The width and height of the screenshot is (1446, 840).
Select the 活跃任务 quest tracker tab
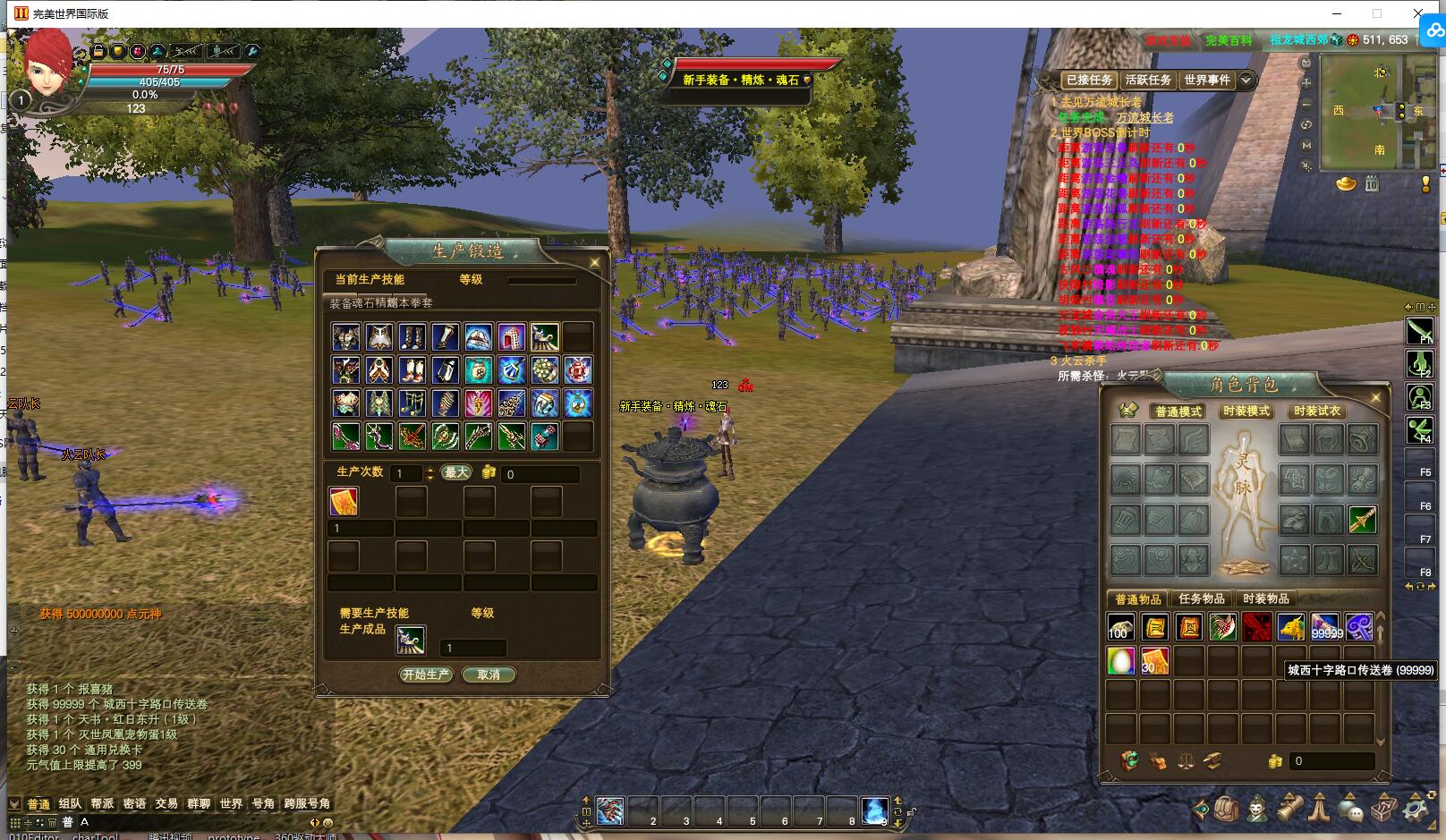coord(1148,80)
